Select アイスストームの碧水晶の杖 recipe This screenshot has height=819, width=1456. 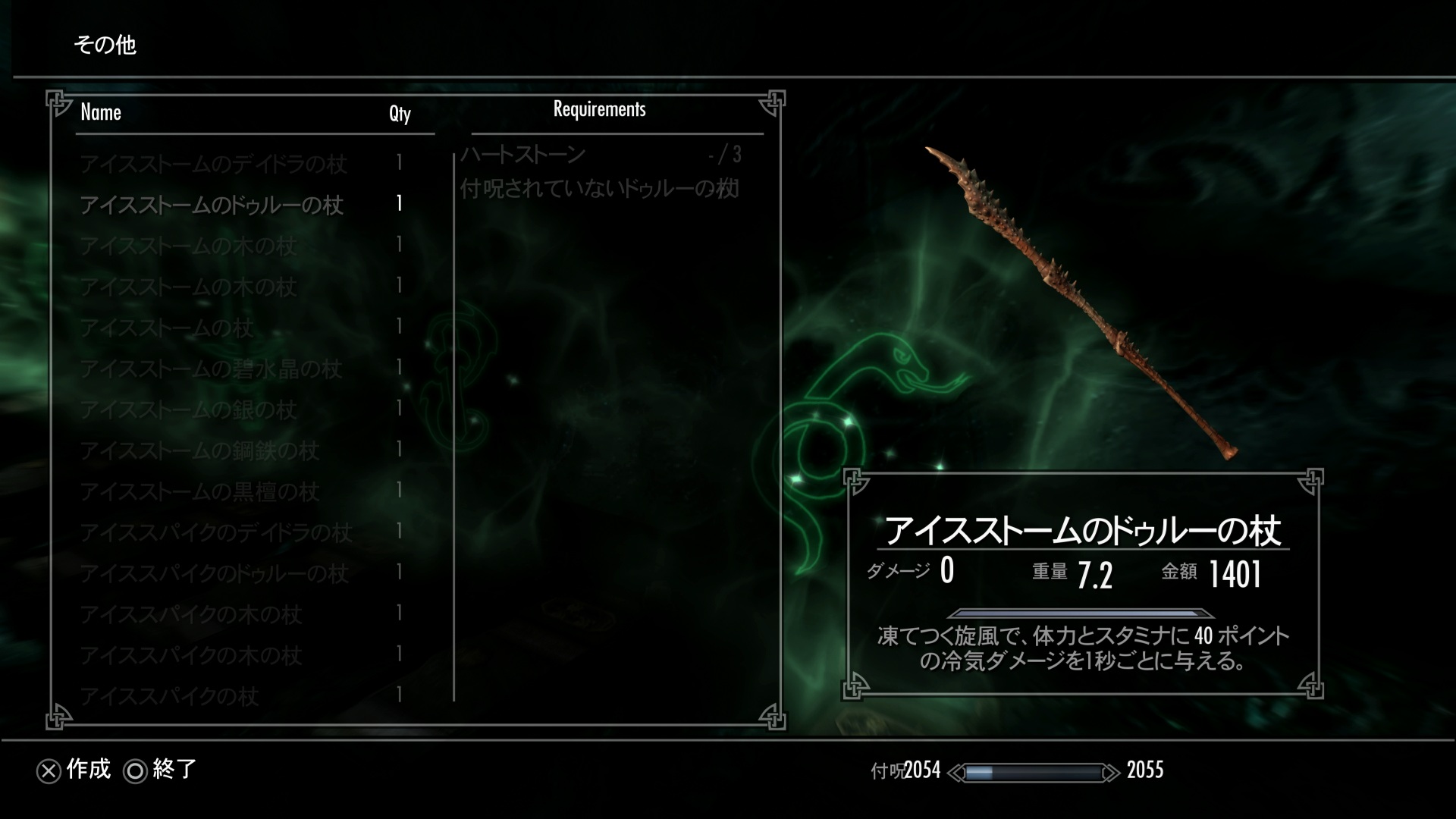click(x=211, y=369)
